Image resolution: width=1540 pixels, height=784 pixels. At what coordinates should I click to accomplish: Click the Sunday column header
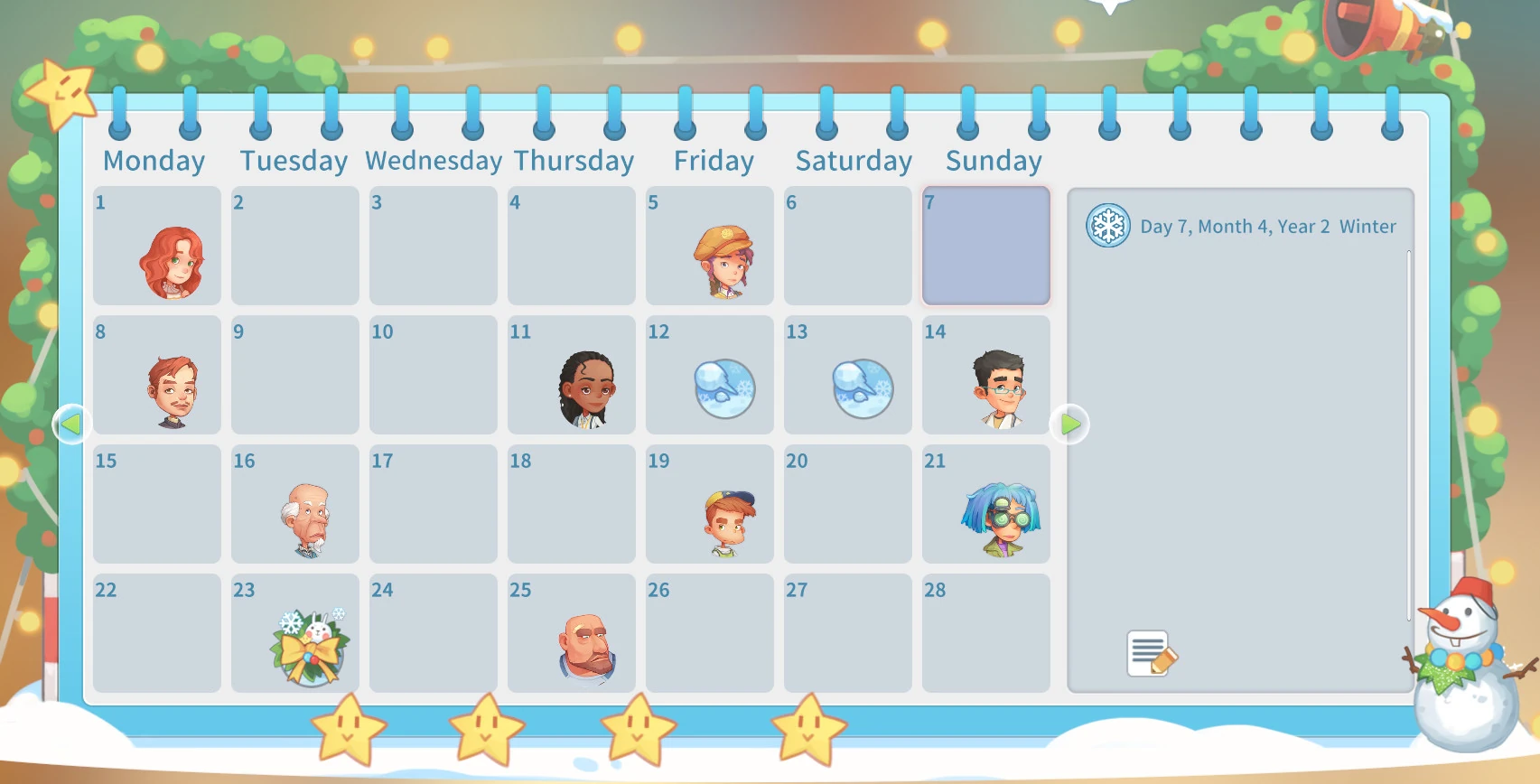994,160
